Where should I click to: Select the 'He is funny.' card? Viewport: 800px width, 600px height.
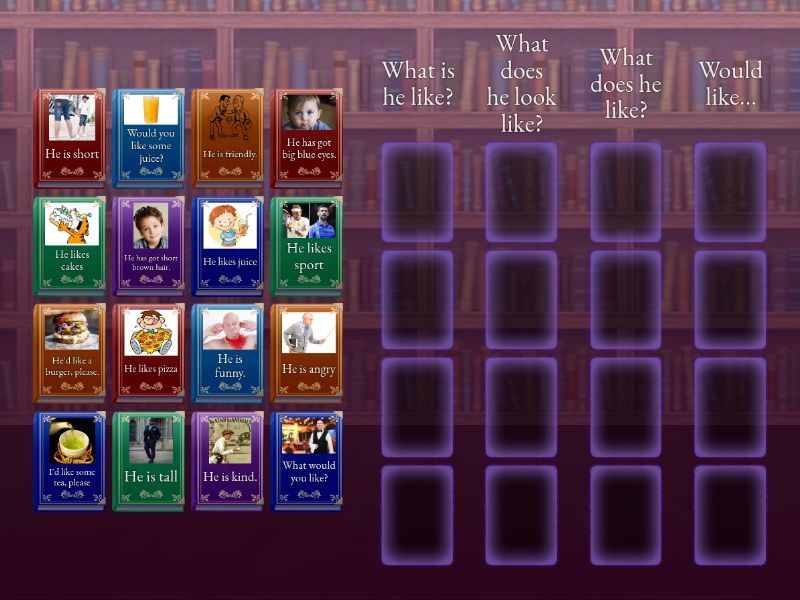point(229,353)
